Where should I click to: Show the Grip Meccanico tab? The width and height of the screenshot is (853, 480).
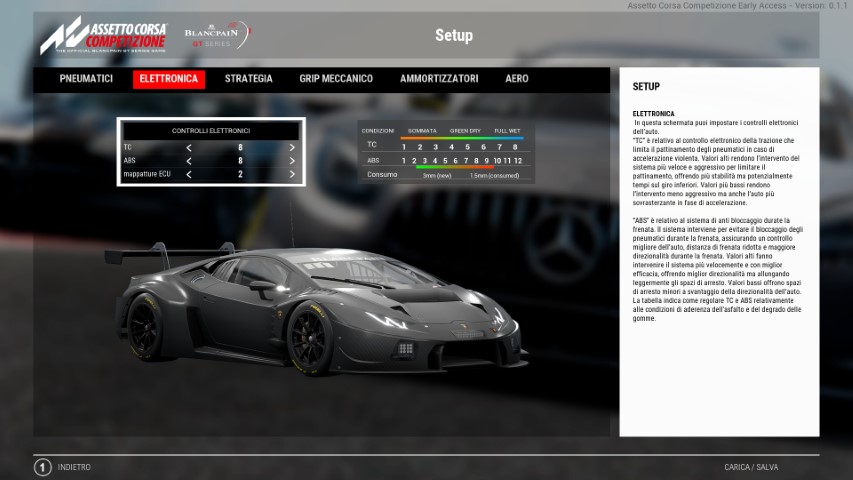[x=336, y=79]
